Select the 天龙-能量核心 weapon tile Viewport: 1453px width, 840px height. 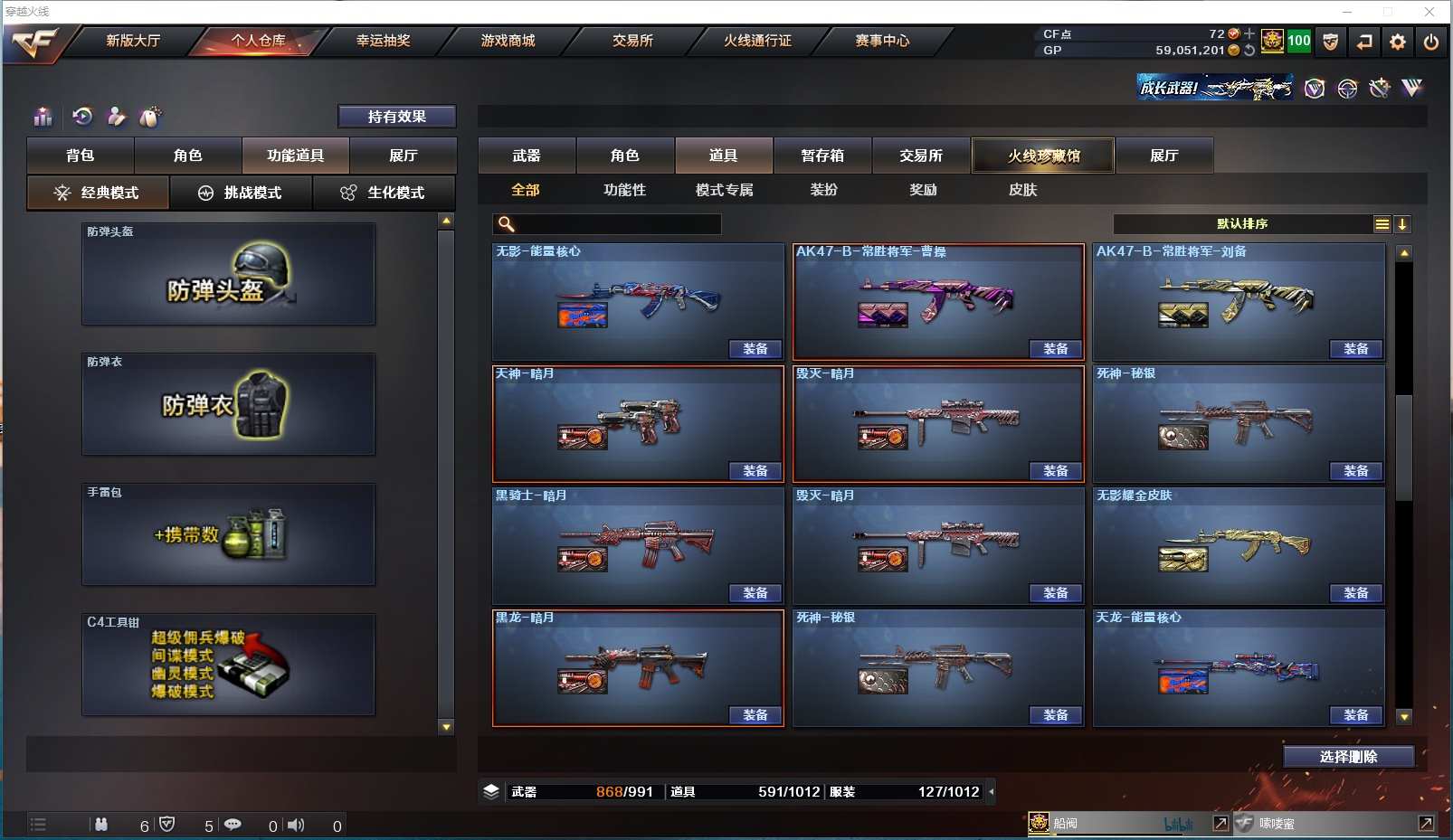(1238, 667)
